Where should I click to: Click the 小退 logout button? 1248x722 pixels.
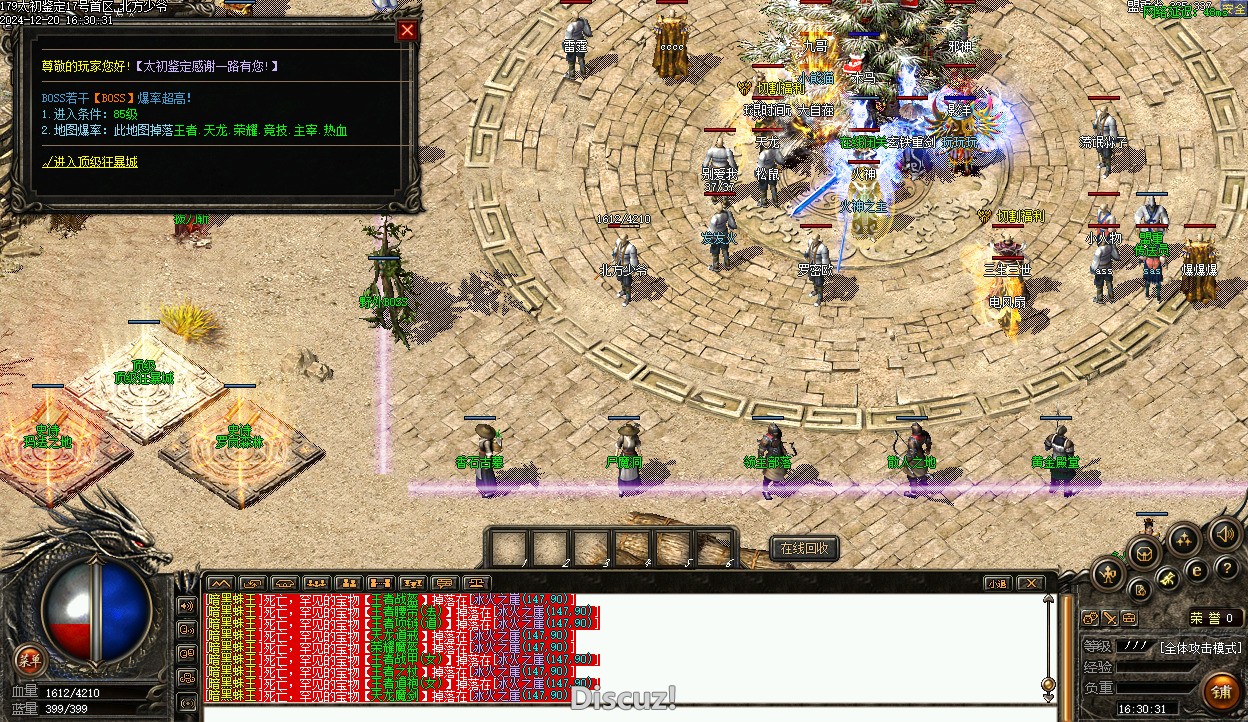[x=997, y=583]
